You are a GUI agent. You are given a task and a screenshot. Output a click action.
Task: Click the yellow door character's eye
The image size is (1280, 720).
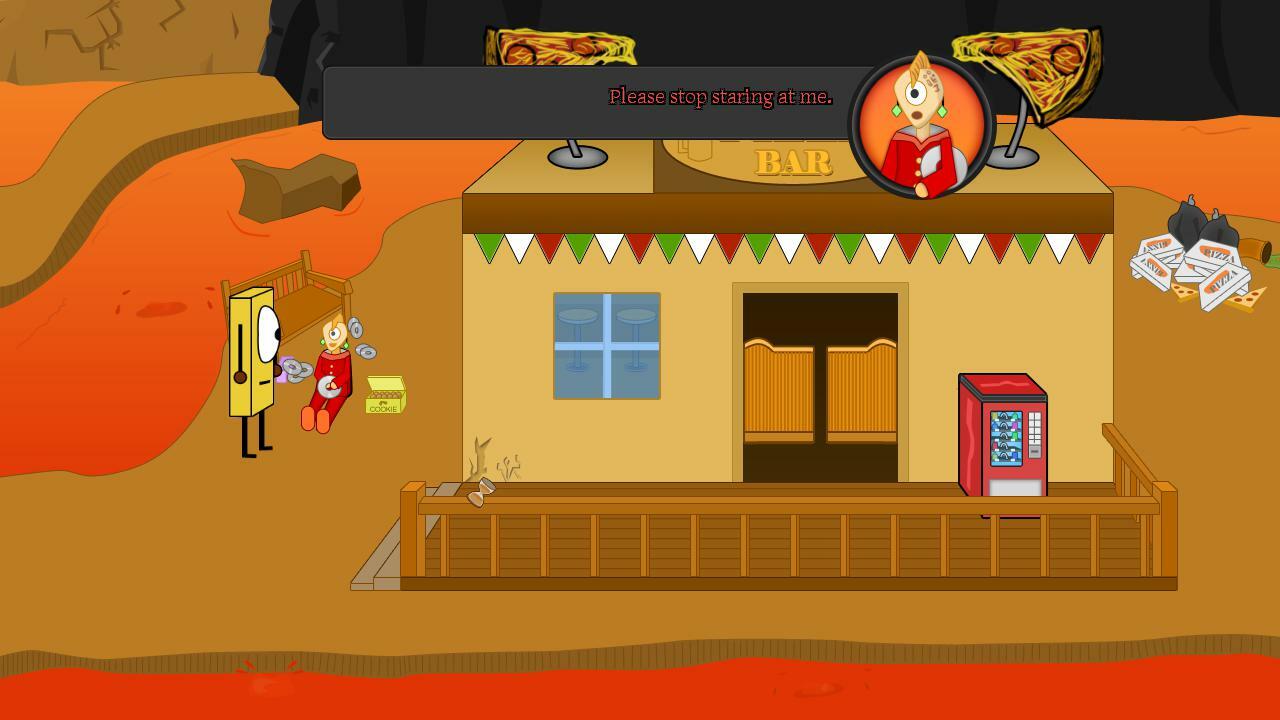click(268, 330)
